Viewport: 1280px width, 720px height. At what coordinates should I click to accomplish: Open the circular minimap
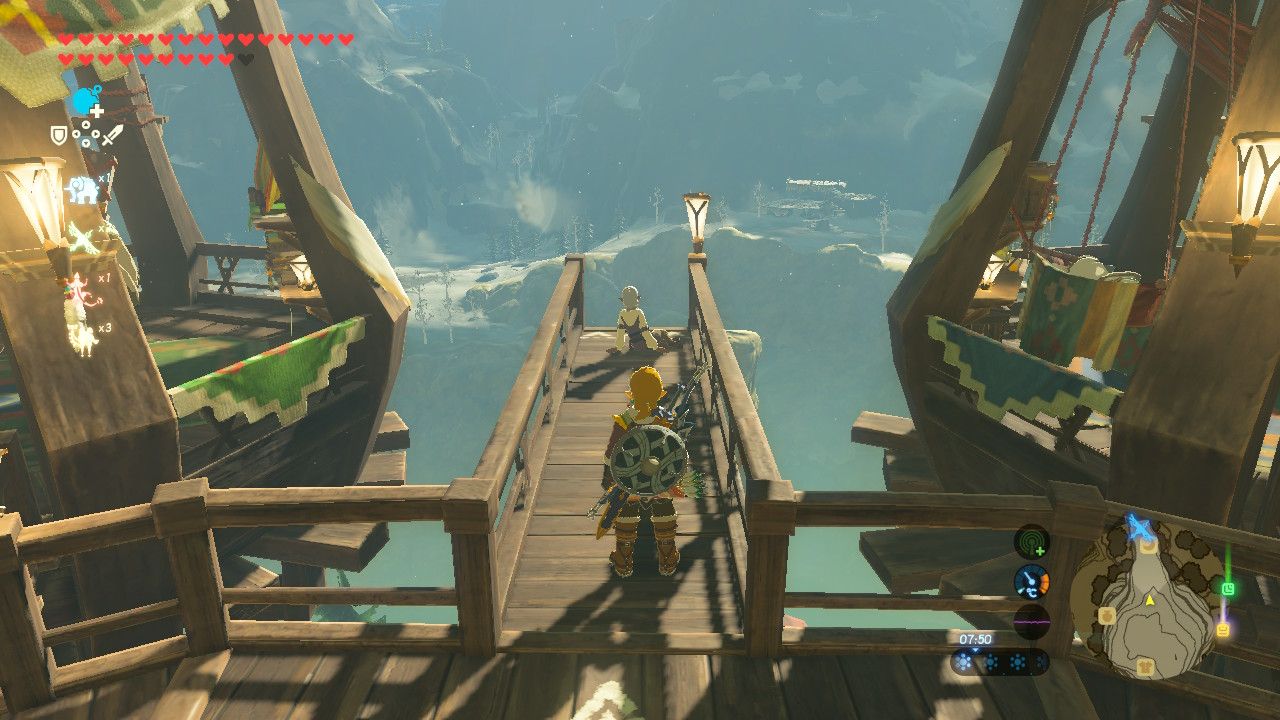point(1148,598)
